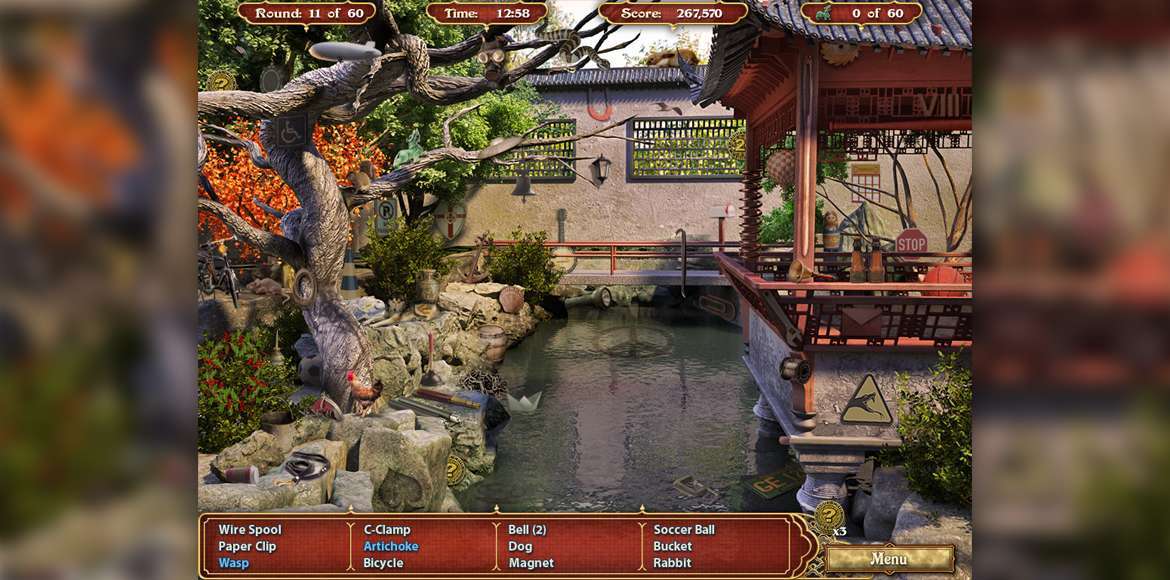Select Dog in the item list
Screen dimensions: 1170x580
click(x=520, y=547)
